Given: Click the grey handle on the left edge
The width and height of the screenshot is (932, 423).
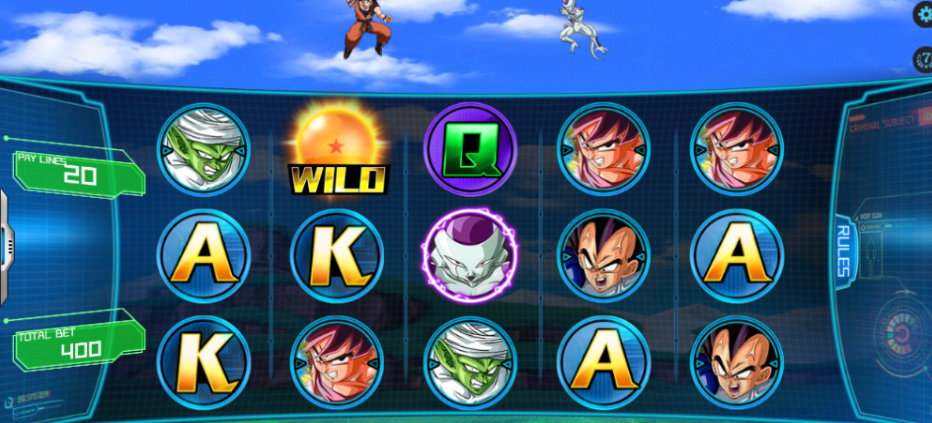Looking at the screenshot, I should pyautogui.click(x=5, y=241).
